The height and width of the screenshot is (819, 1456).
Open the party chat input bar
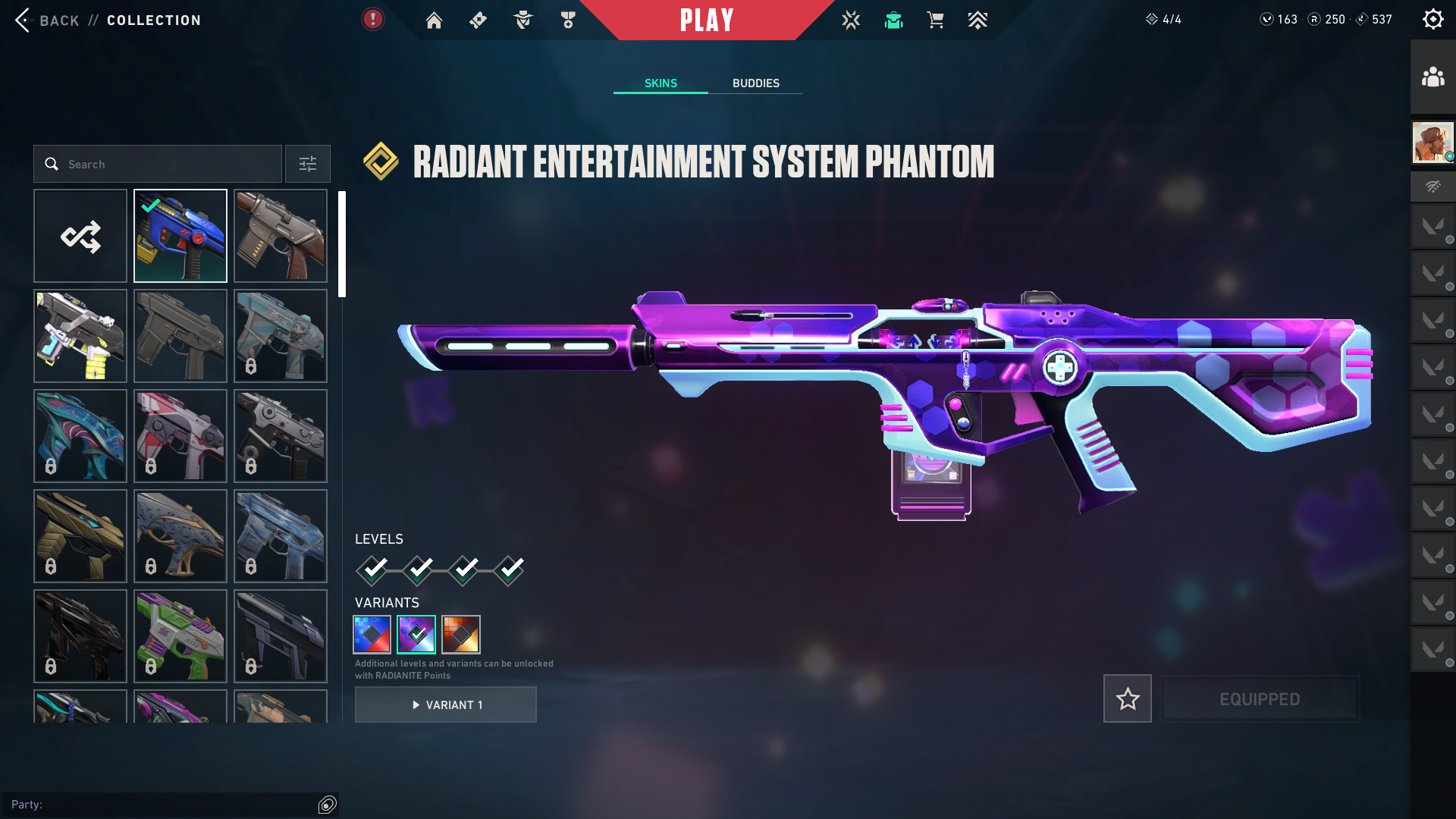click(x=163, y=805)
